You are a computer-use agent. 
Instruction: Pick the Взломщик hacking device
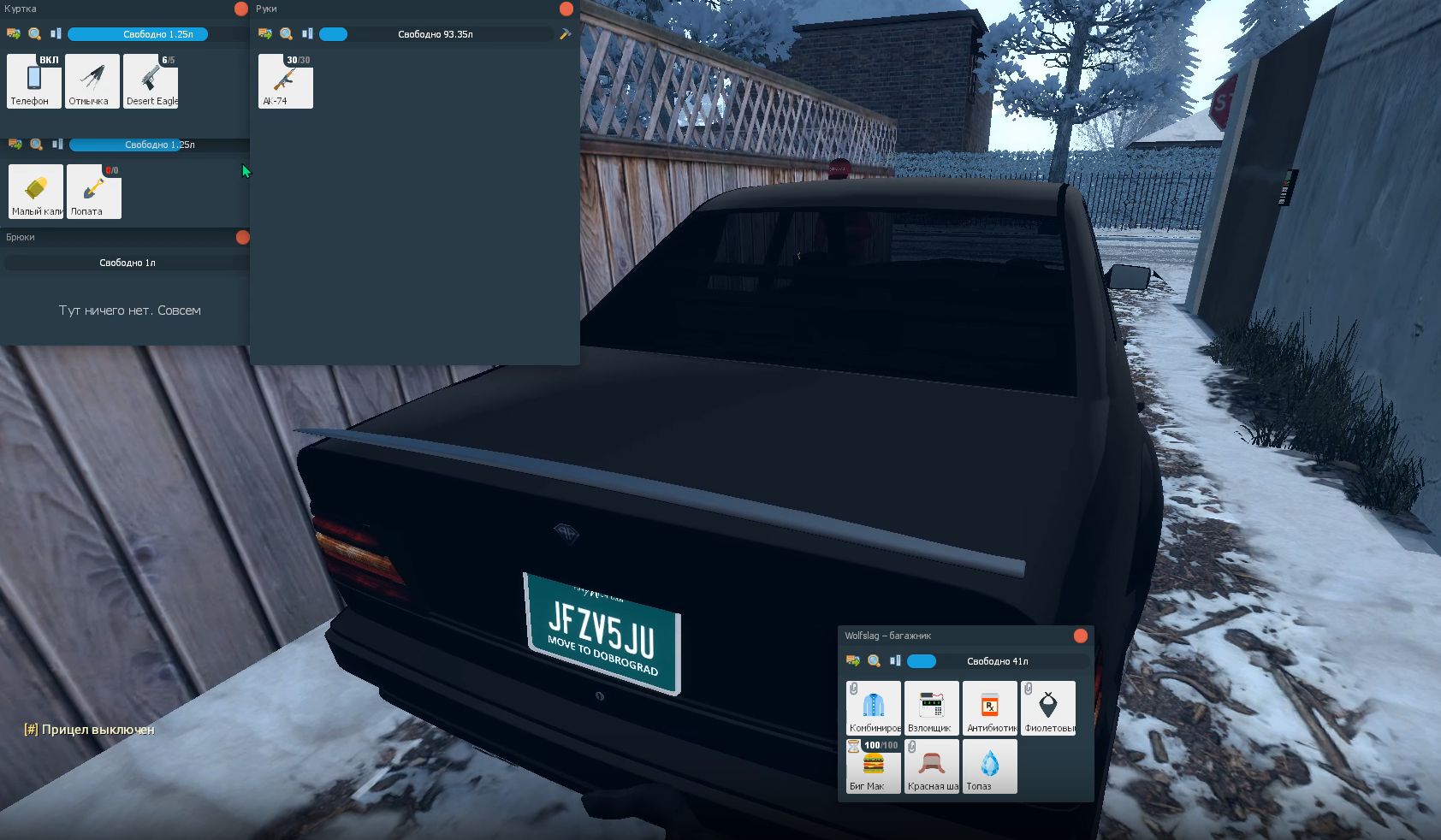click(x=932, y=707)
